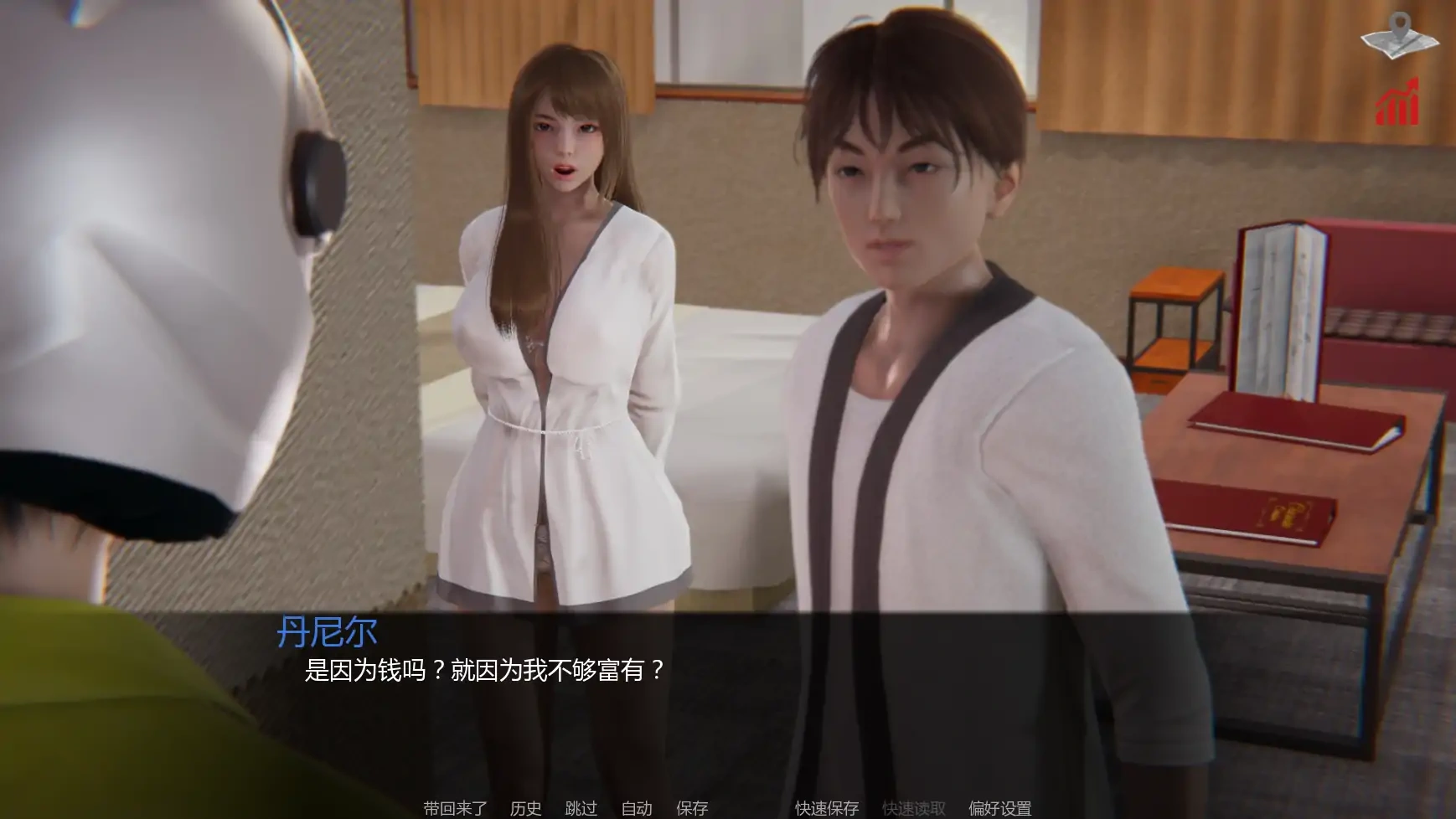The image size is (1456, 819).
Task: Load with 快速读取 quick load
Action: coord(912,808)
